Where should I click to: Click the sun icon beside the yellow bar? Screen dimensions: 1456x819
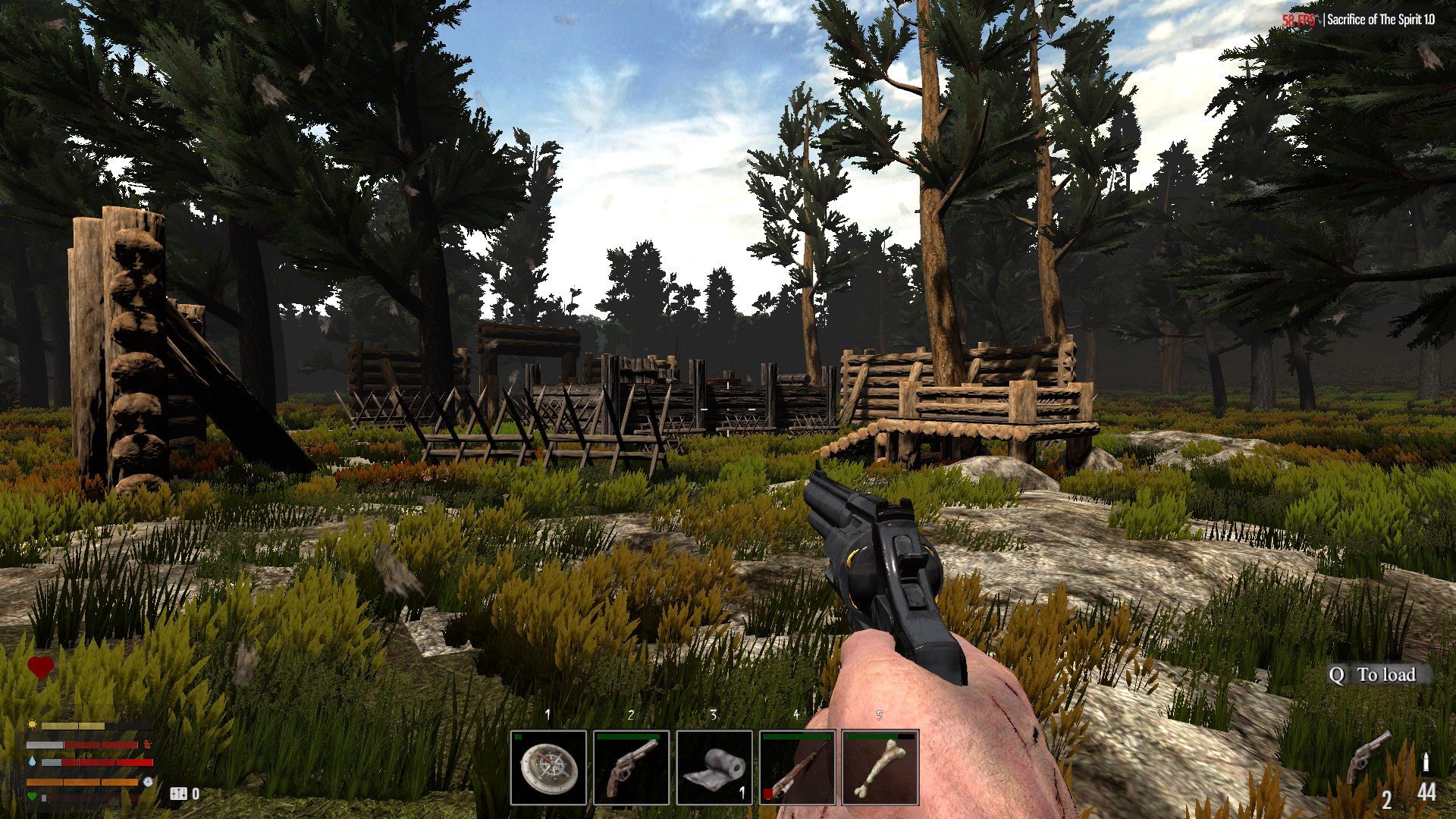point(33,724)
